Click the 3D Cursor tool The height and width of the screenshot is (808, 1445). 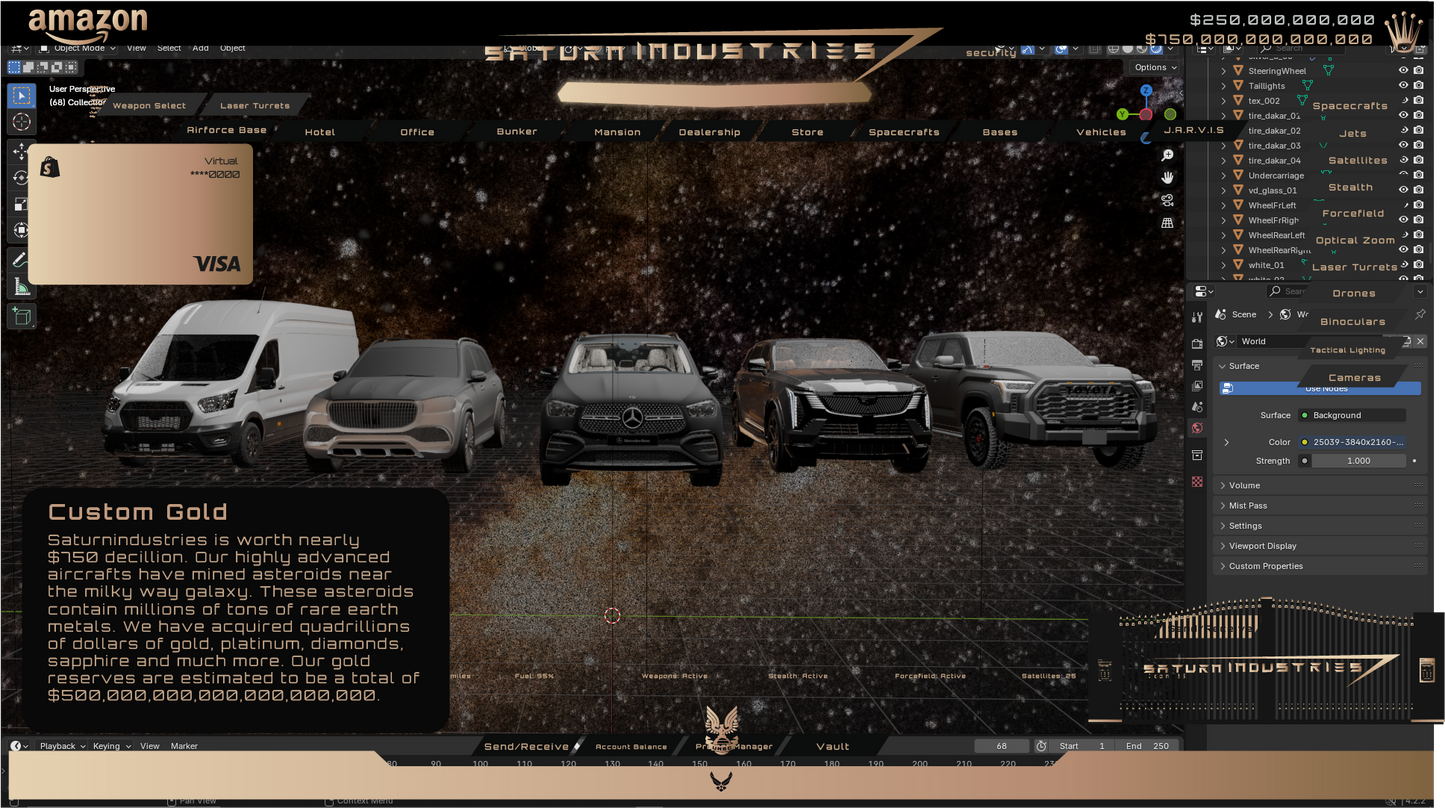[20, 121]
